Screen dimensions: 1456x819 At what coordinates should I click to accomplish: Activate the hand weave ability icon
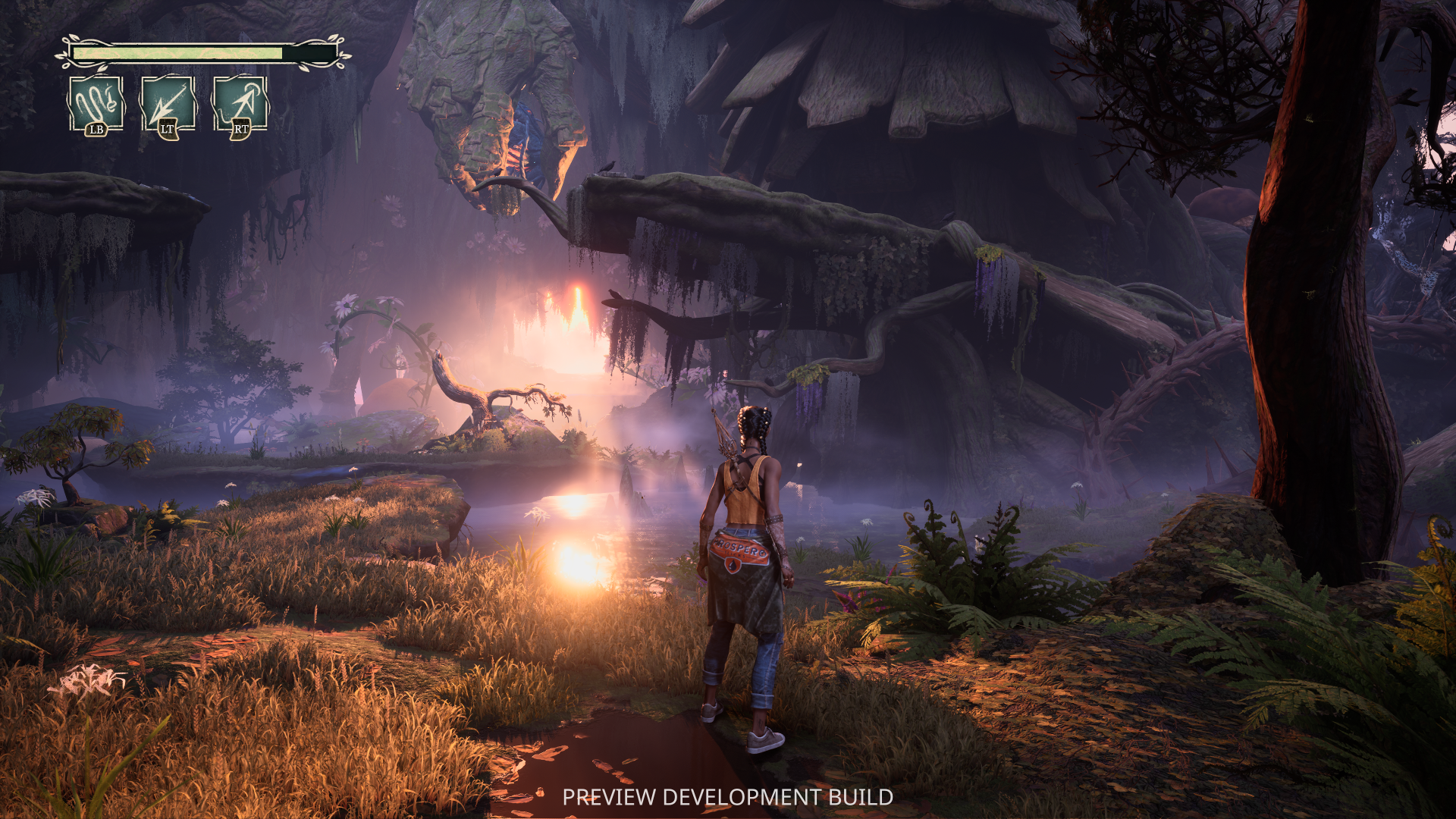pyautogui.click(x=96, y=104)
